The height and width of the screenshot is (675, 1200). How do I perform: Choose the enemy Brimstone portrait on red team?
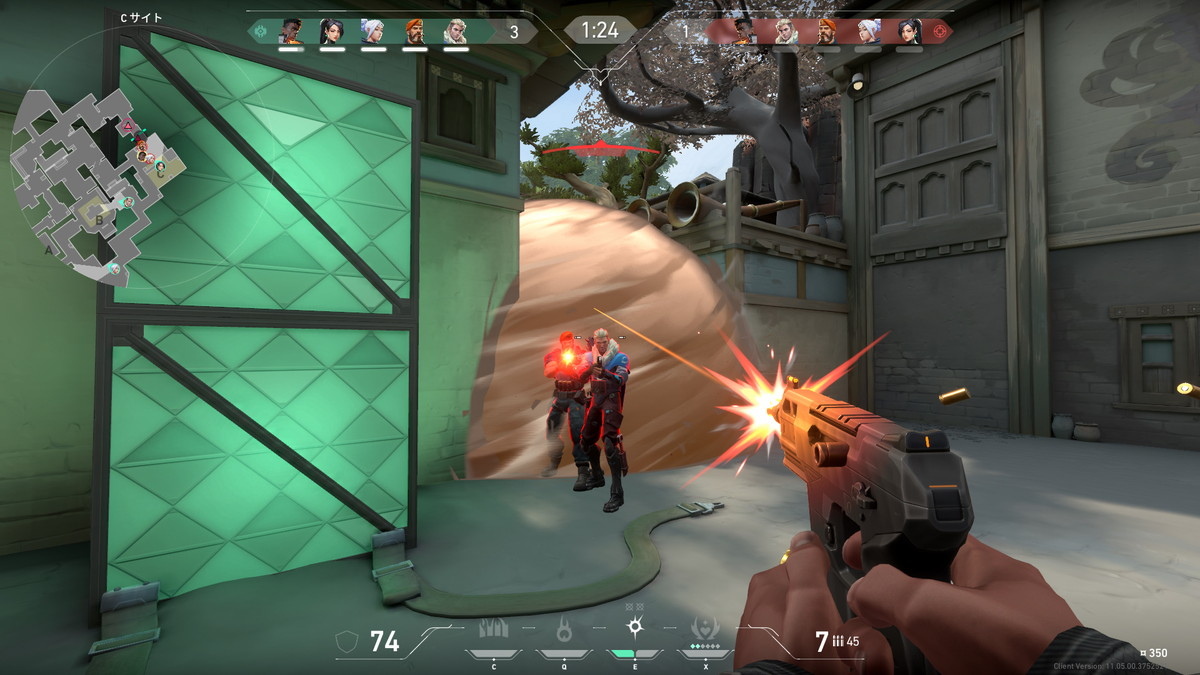coord(826,31)
